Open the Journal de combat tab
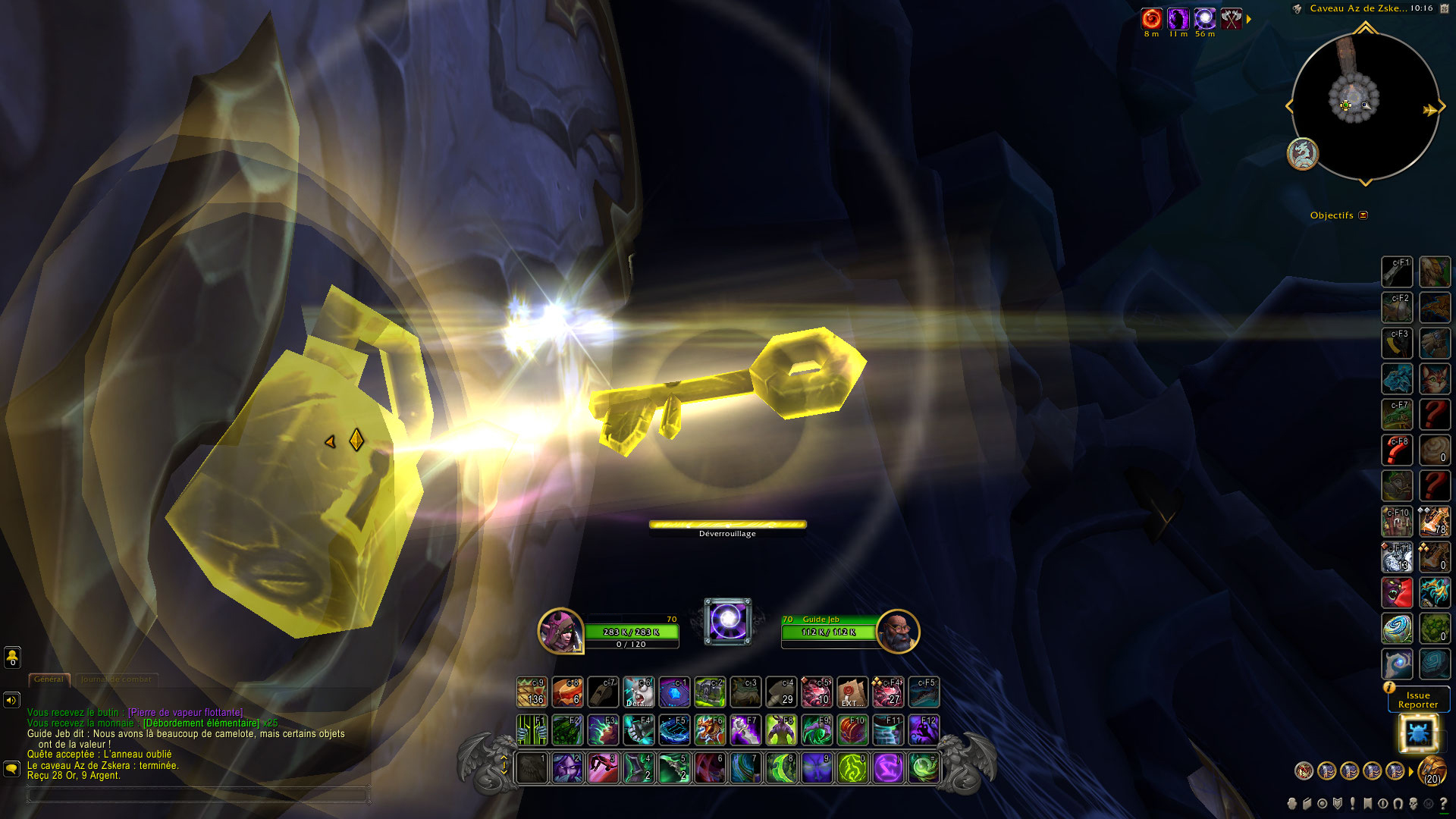Image resolution: width=1456 pixels, height=819 pixels. pos(116,679)
